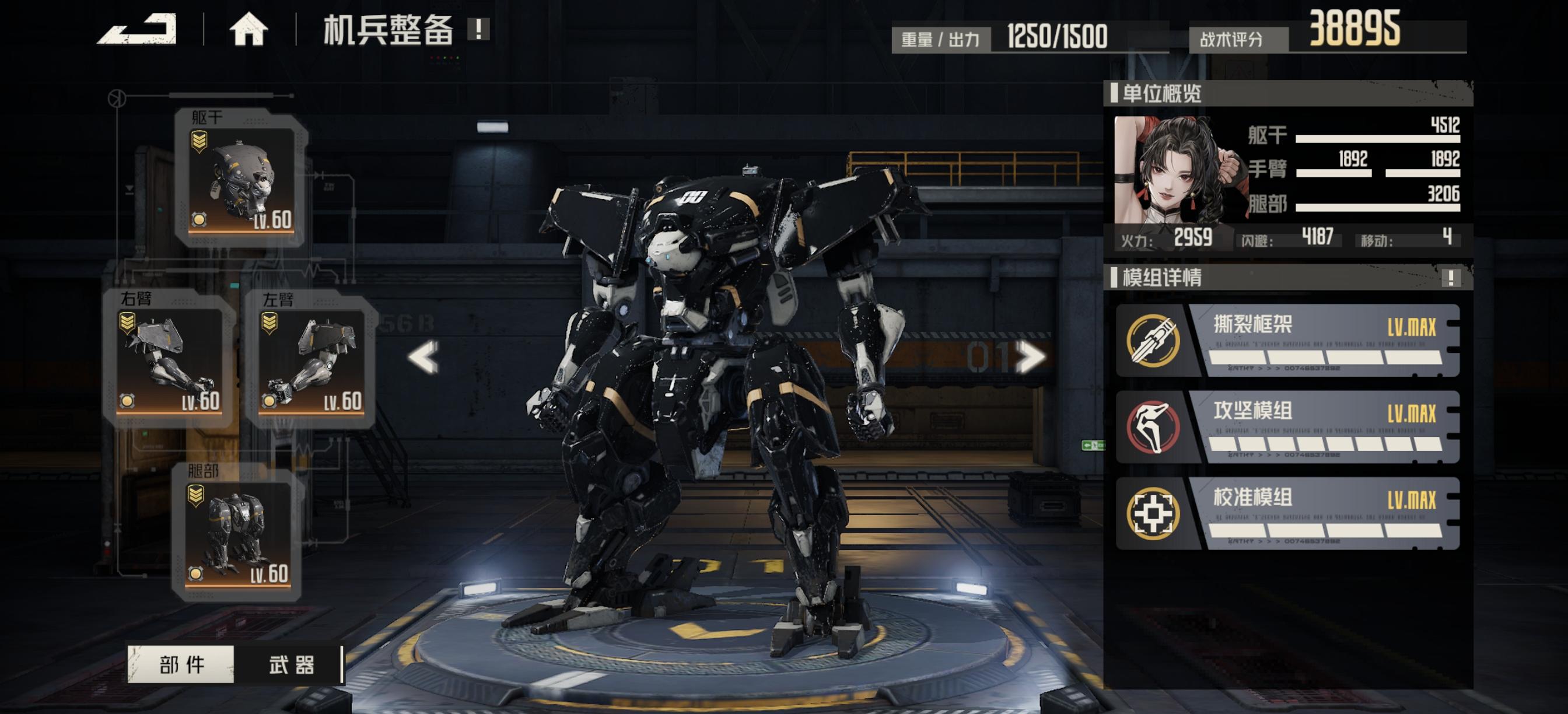Open the 撕裂框架 module
The image size is (1568, 714).
1287,341
